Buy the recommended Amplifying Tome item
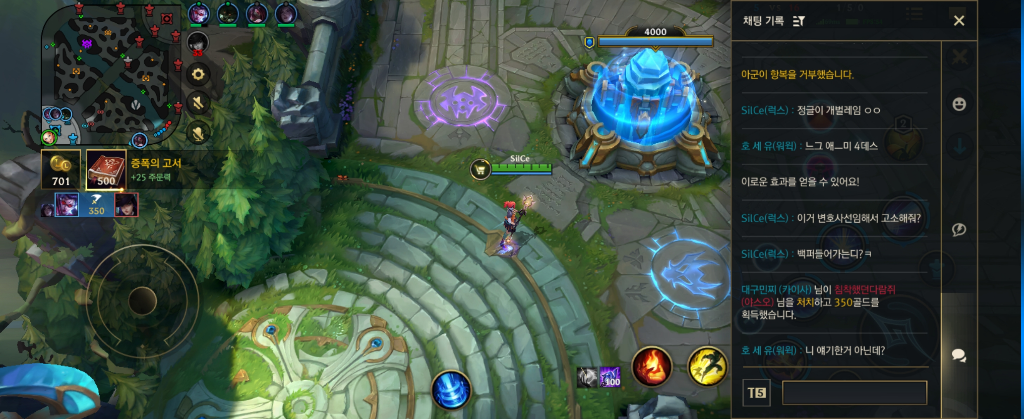Image resolution: width=1024 pixels, height=419 pixels. 106,169
